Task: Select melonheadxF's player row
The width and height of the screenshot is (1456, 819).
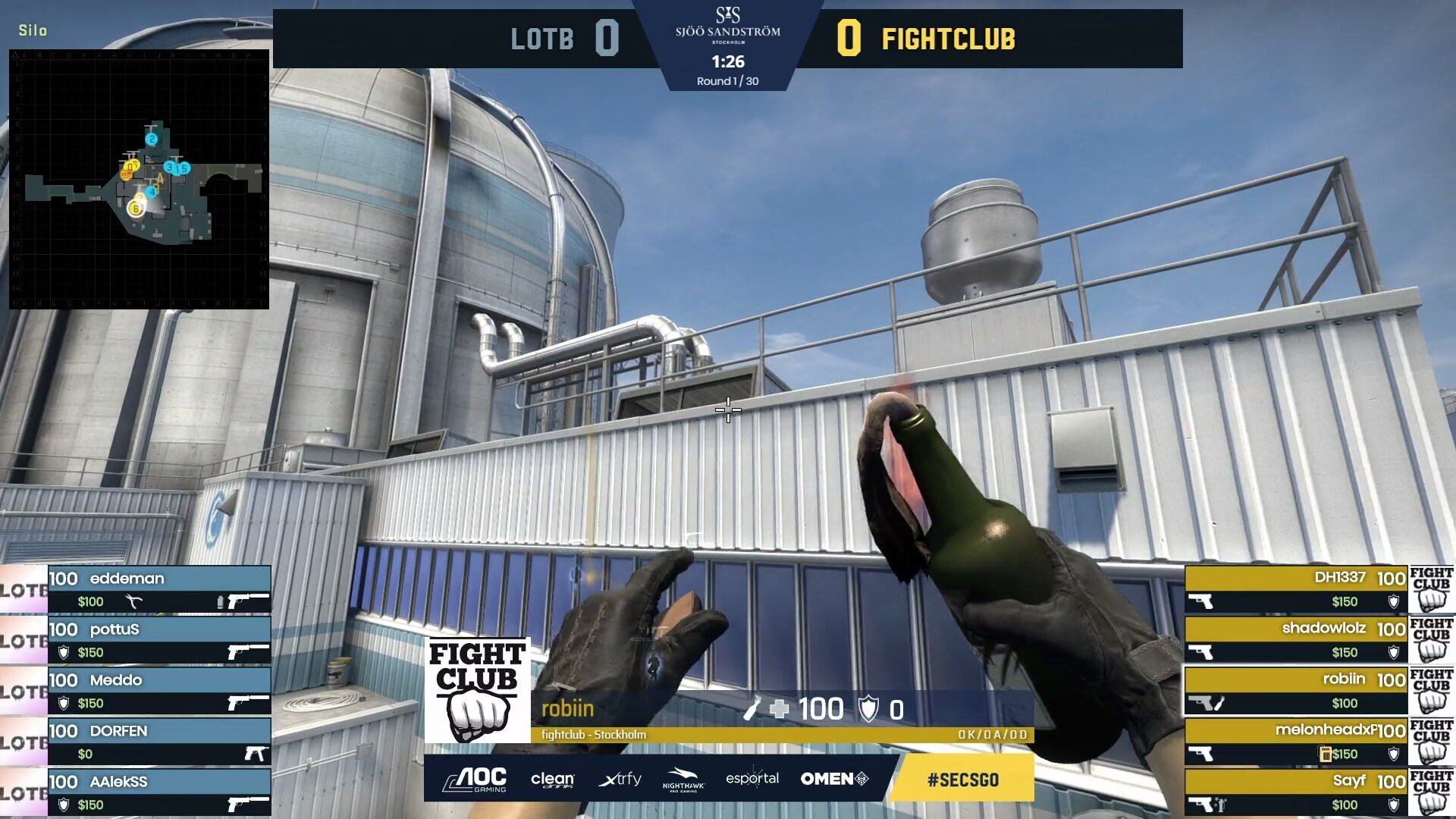Action: pos(1297,742)
